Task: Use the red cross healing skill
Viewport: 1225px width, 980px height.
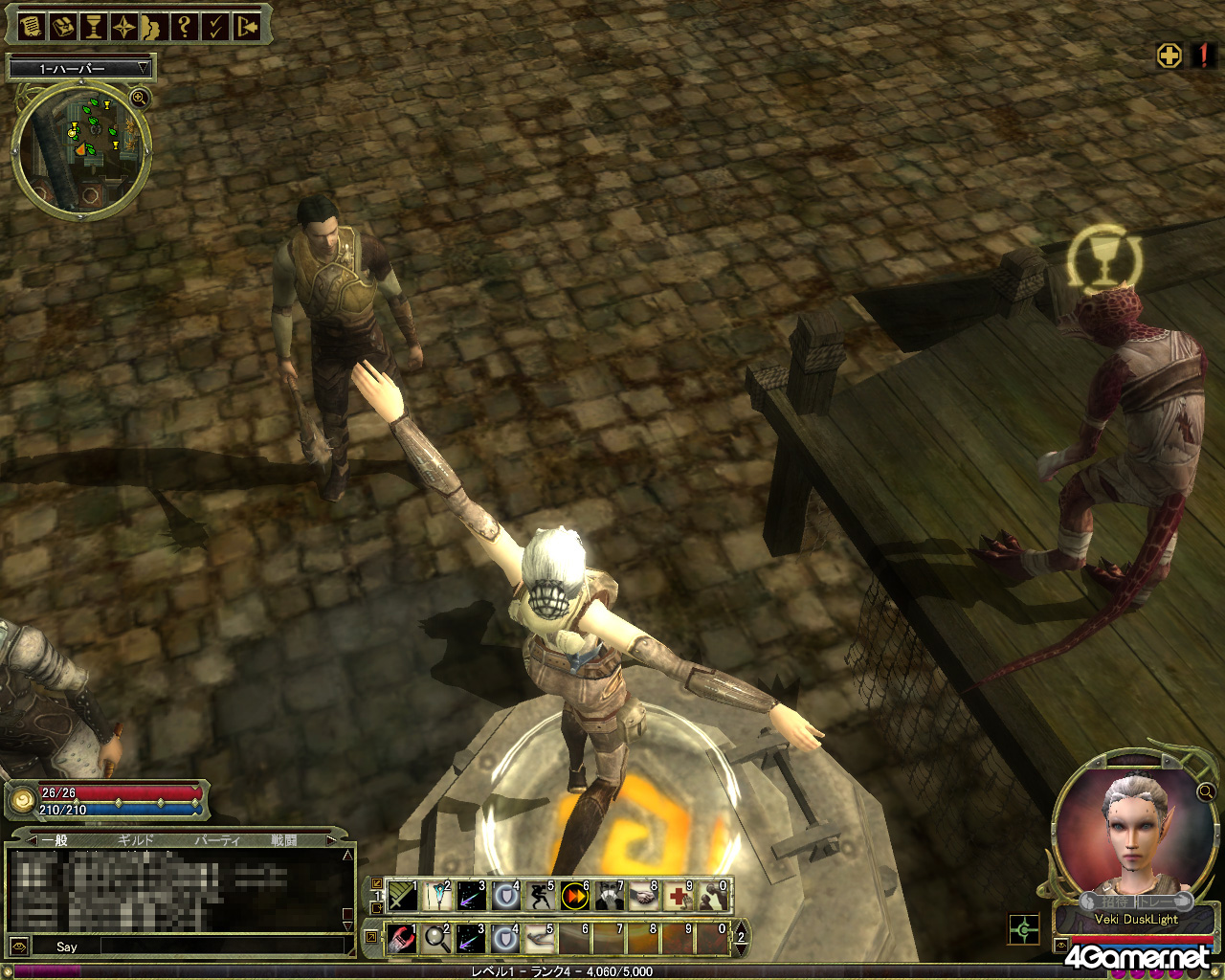Action: (678, 897)
